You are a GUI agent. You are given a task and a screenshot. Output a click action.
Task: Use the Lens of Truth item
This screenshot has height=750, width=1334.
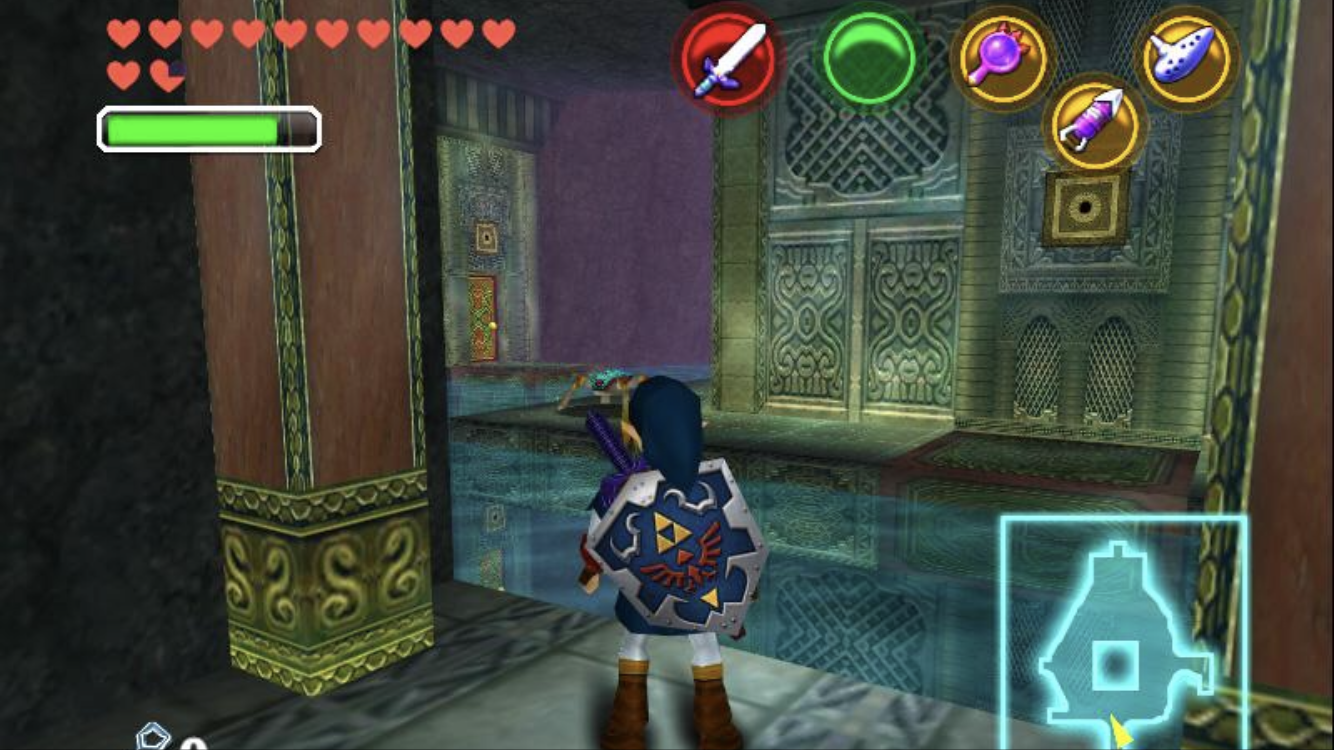1002,57
